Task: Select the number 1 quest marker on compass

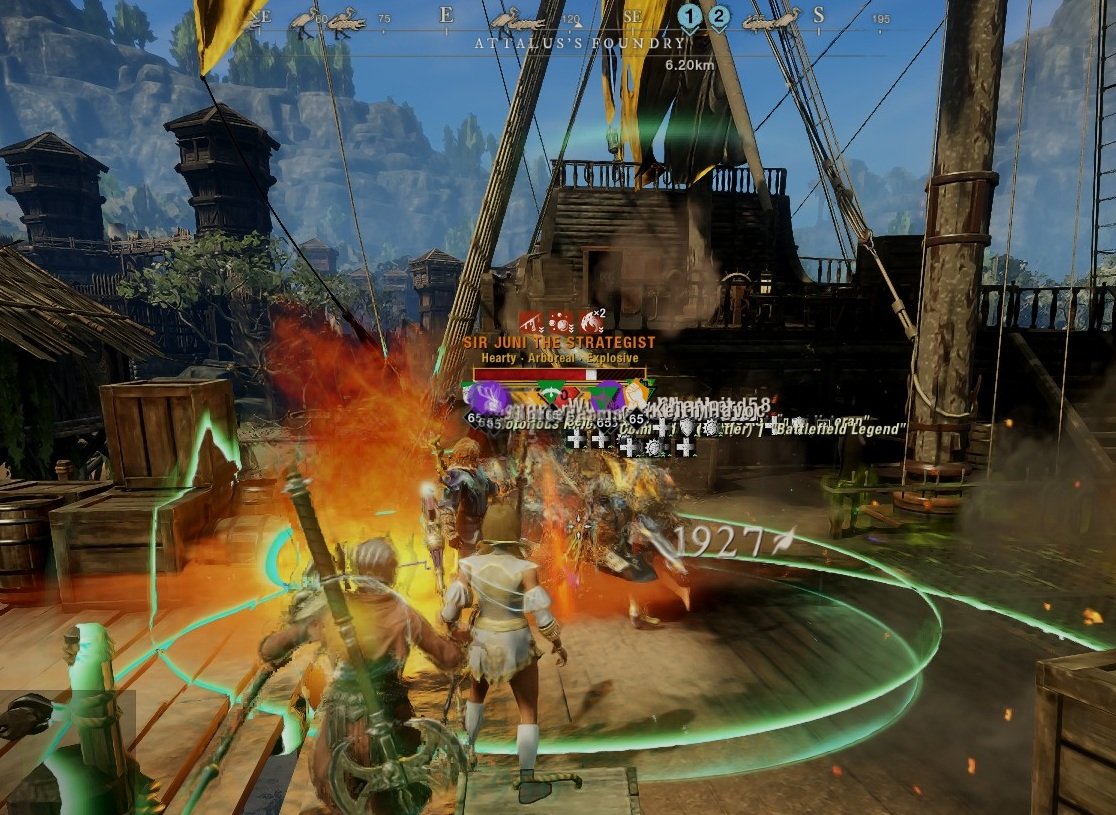Action: click(x=689, y=16)
